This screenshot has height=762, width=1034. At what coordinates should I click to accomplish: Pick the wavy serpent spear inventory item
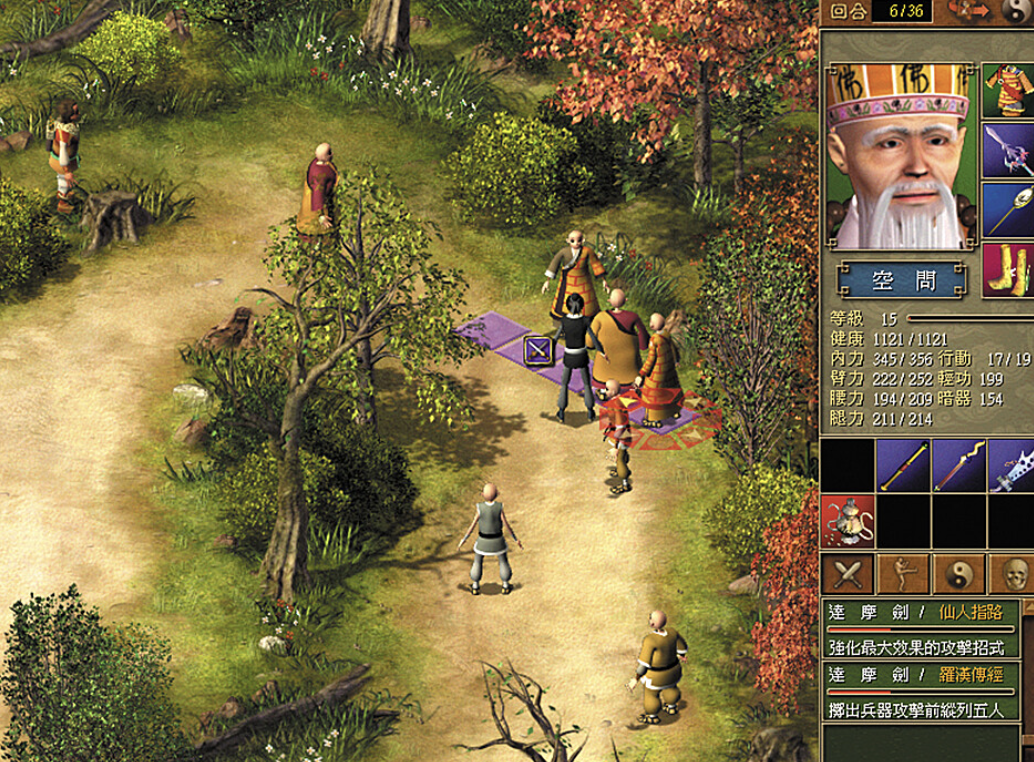tap(959, 466)
